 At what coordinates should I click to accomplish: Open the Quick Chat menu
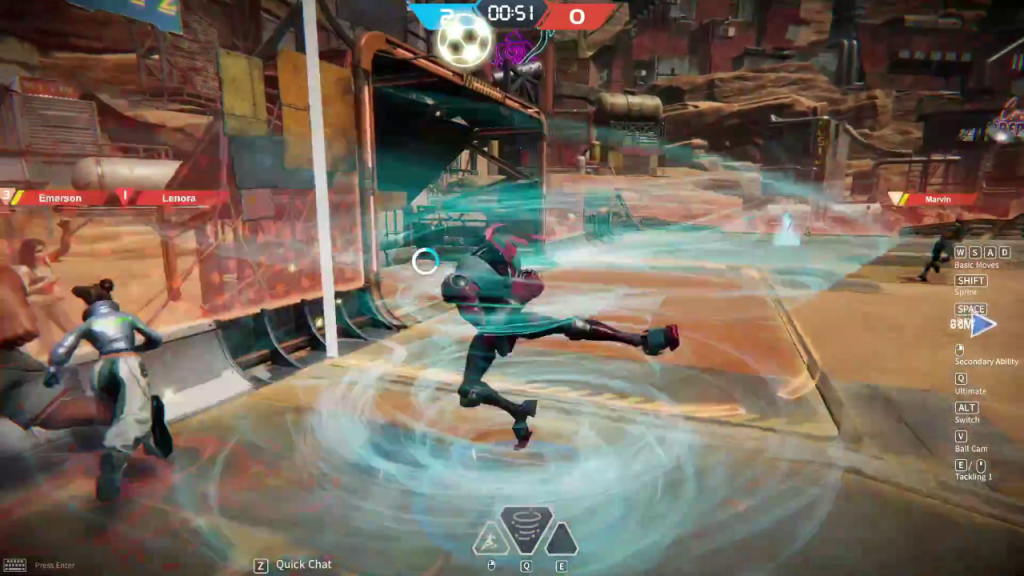[304, 565]
